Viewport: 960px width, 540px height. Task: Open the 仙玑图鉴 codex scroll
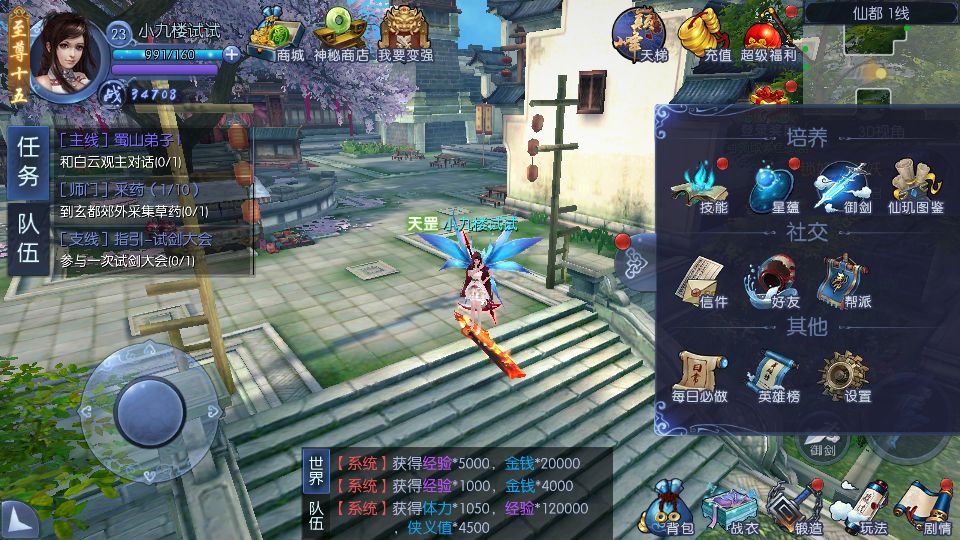coord(912,187)
